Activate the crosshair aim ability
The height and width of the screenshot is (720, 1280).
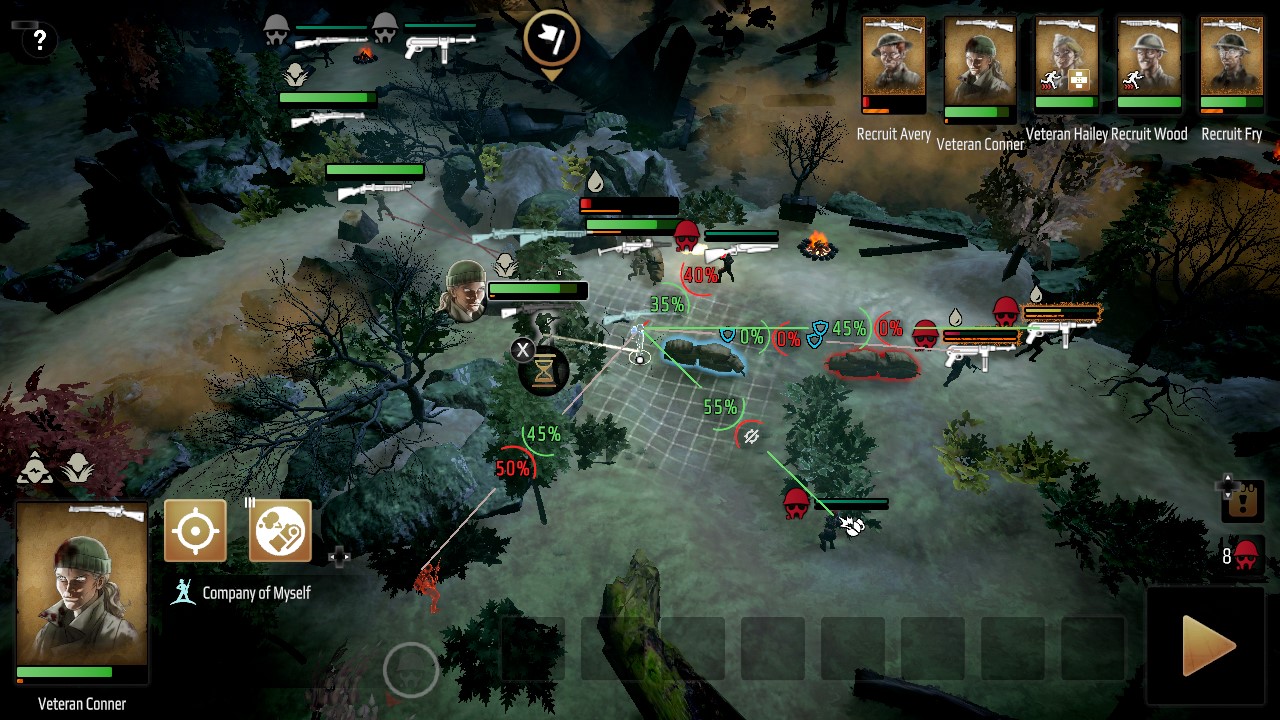pyautogui.click(x=195, y=531)
